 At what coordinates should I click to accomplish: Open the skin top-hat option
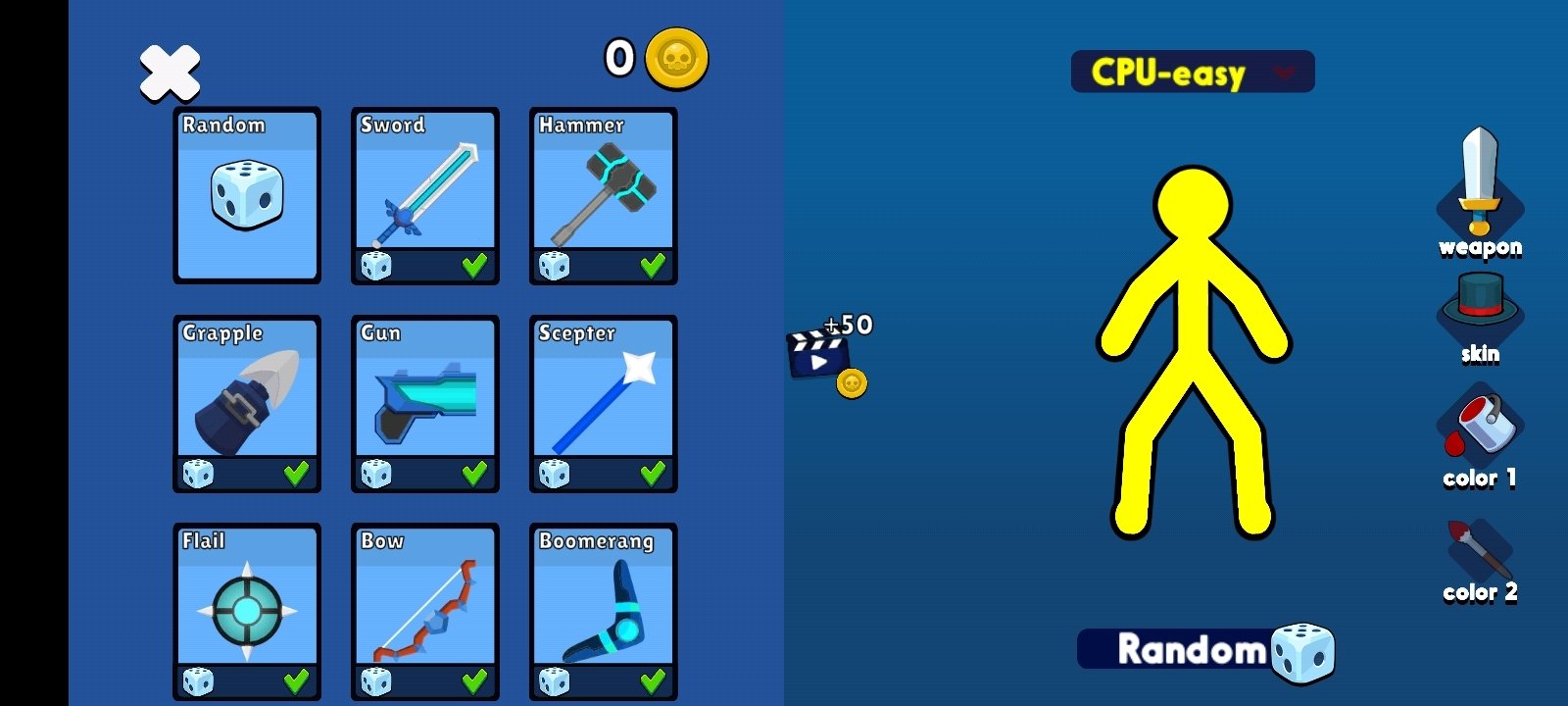1480,312
